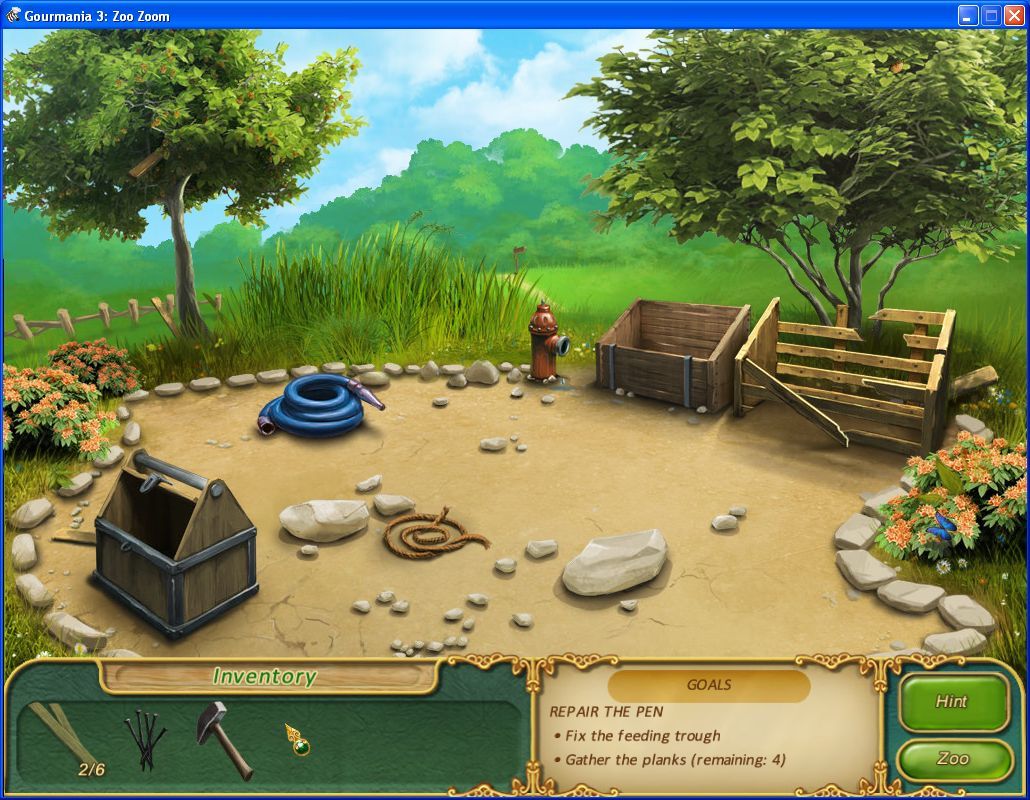Viewport: 1030px width, 800px height.
Task: Close the game window
Action: pos(1014,15)
